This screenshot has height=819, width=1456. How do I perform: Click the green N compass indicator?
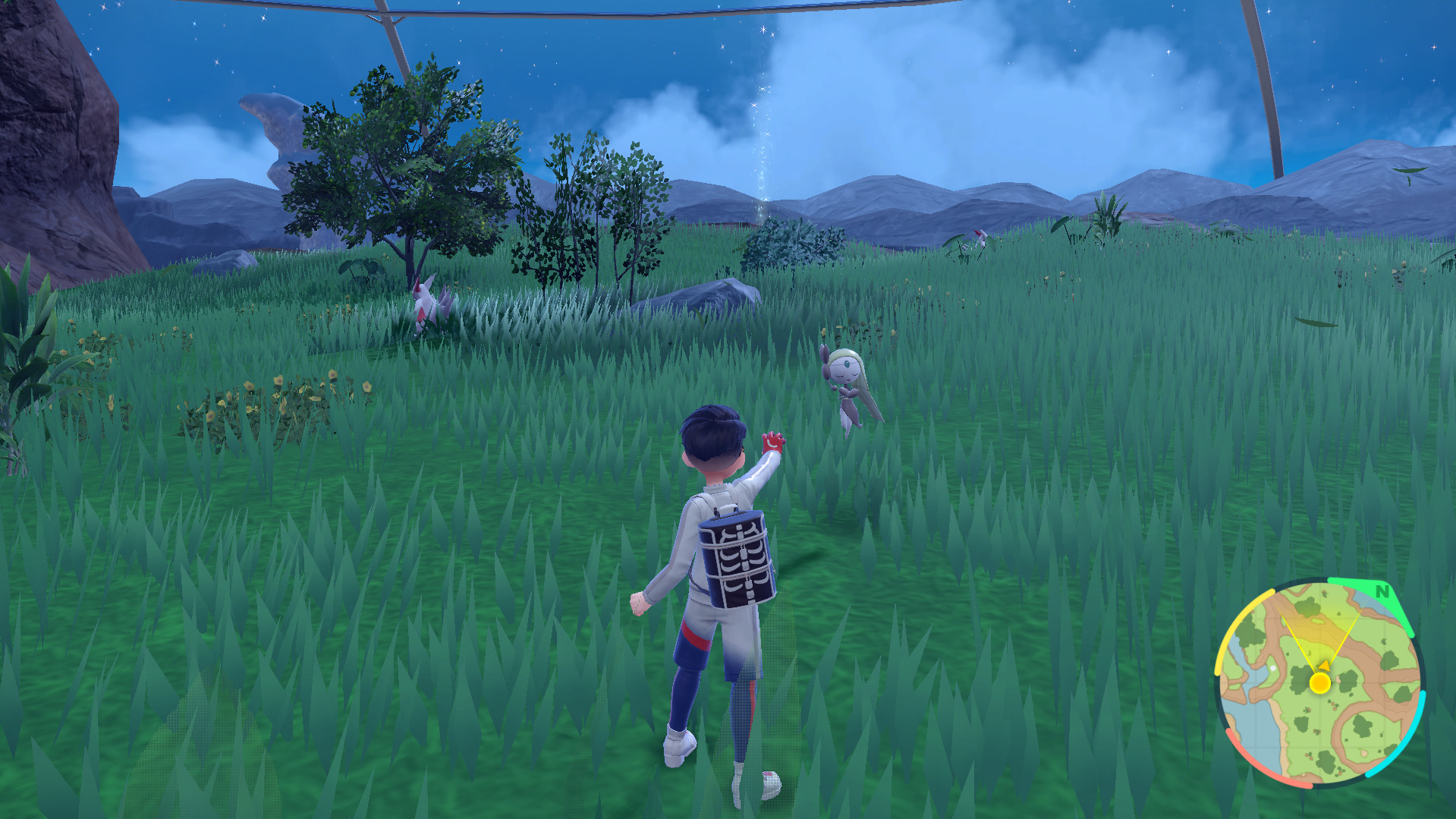point(1382,591)
